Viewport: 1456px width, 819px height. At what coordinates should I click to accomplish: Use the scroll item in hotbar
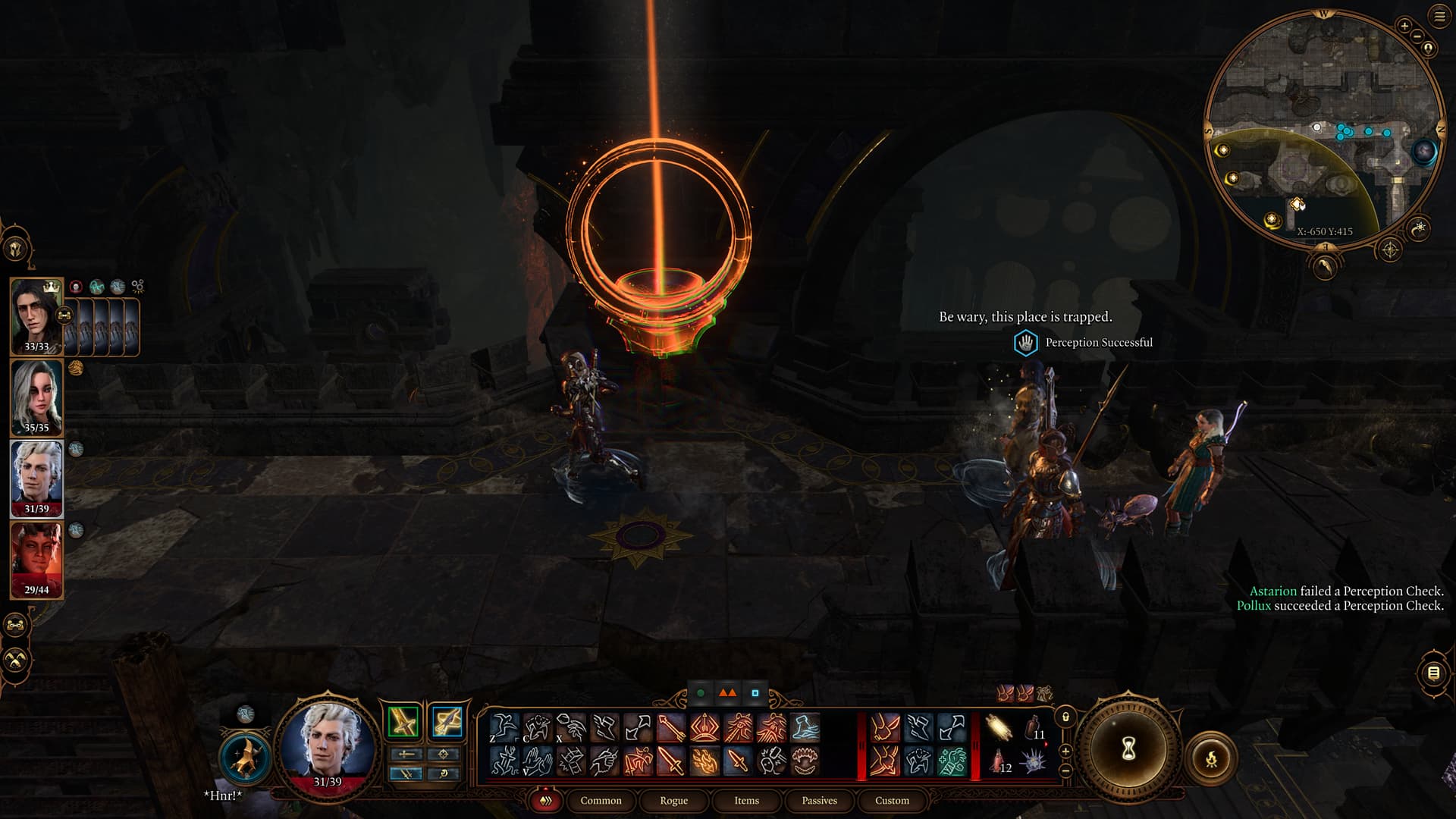point(999,729)
